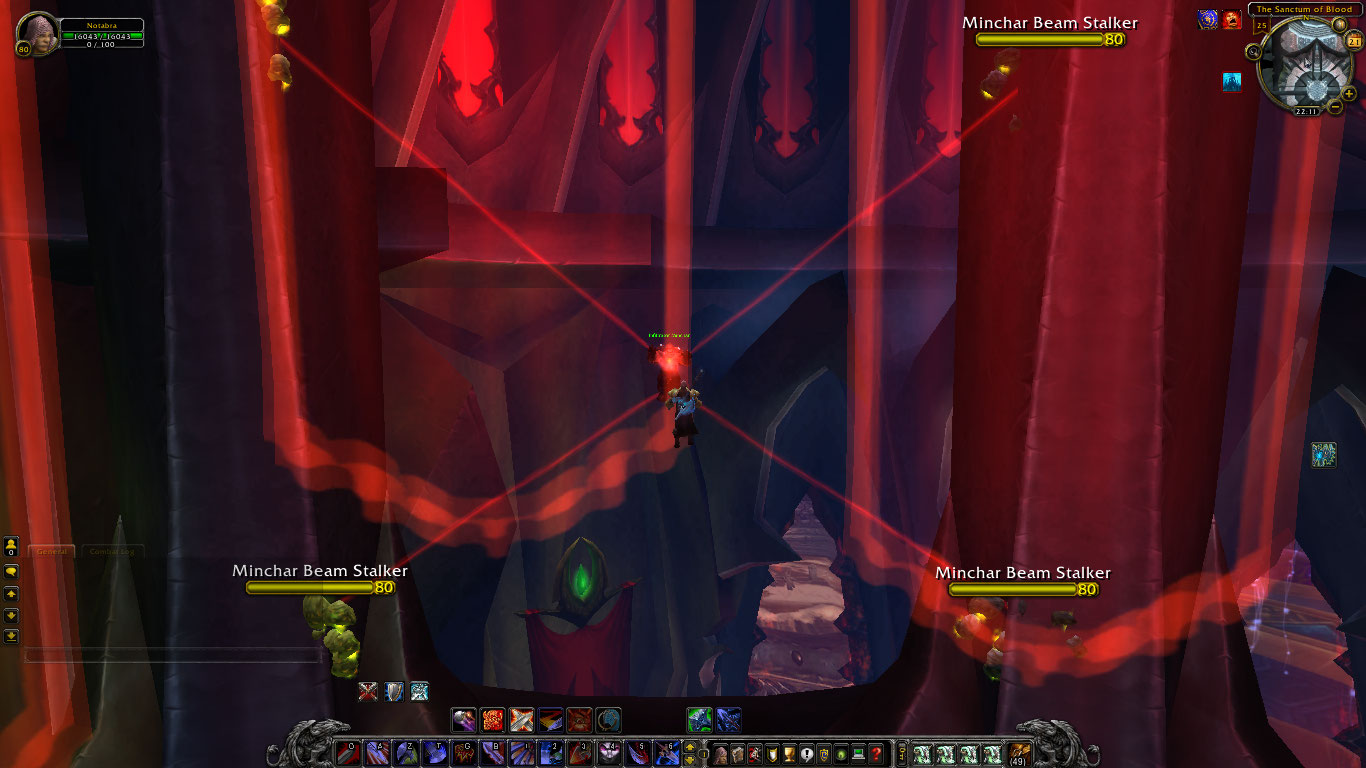Switch to the Combat Log chat tab
This screenshot has height=768, width=1366.
(x=110, y=550)
